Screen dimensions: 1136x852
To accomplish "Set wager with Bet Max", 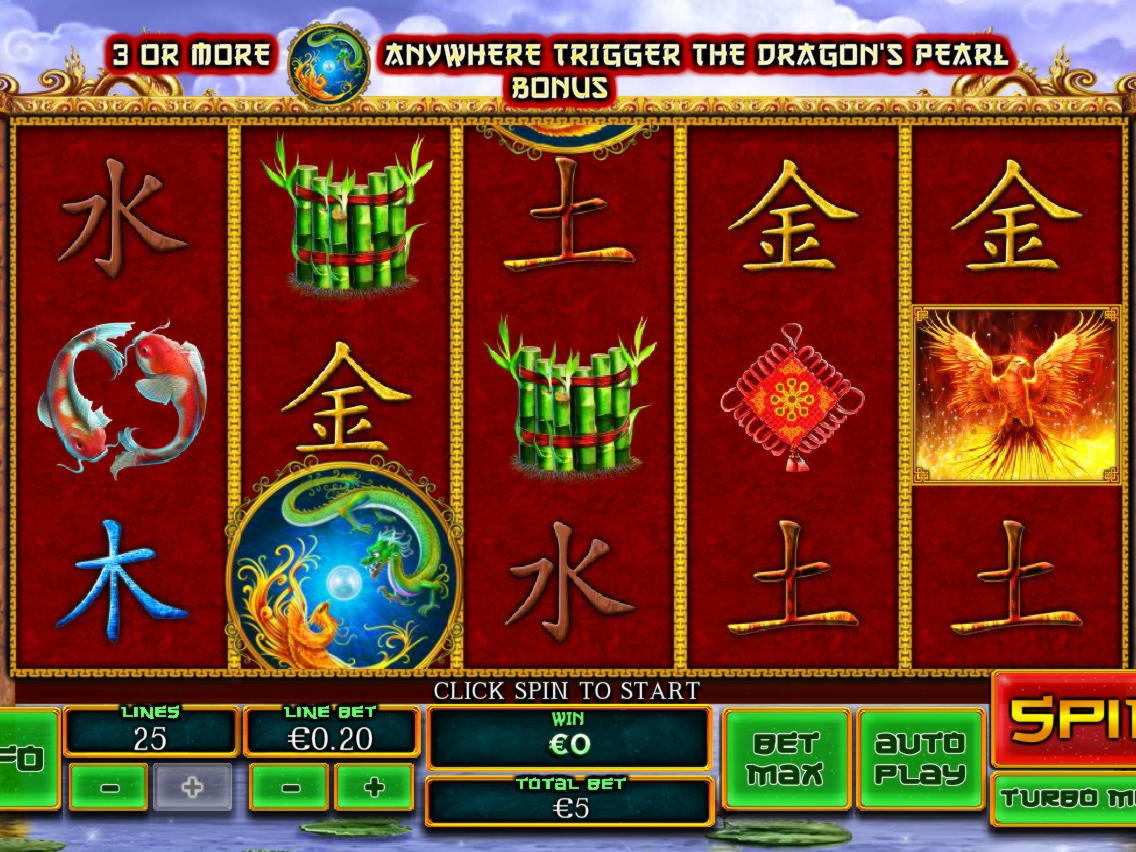I will 786,759.
